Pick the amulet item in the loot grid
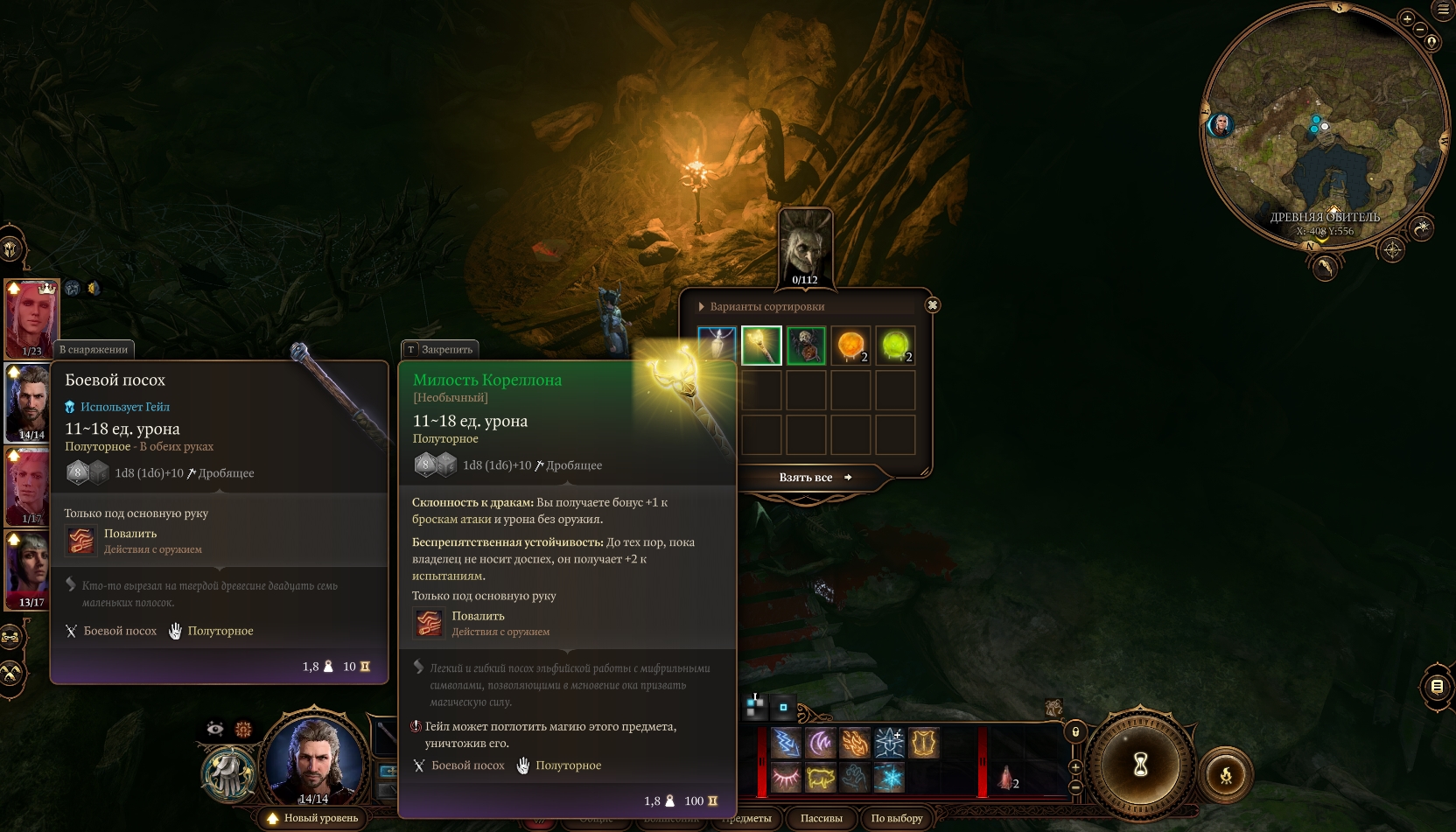 tap(717, 346)
